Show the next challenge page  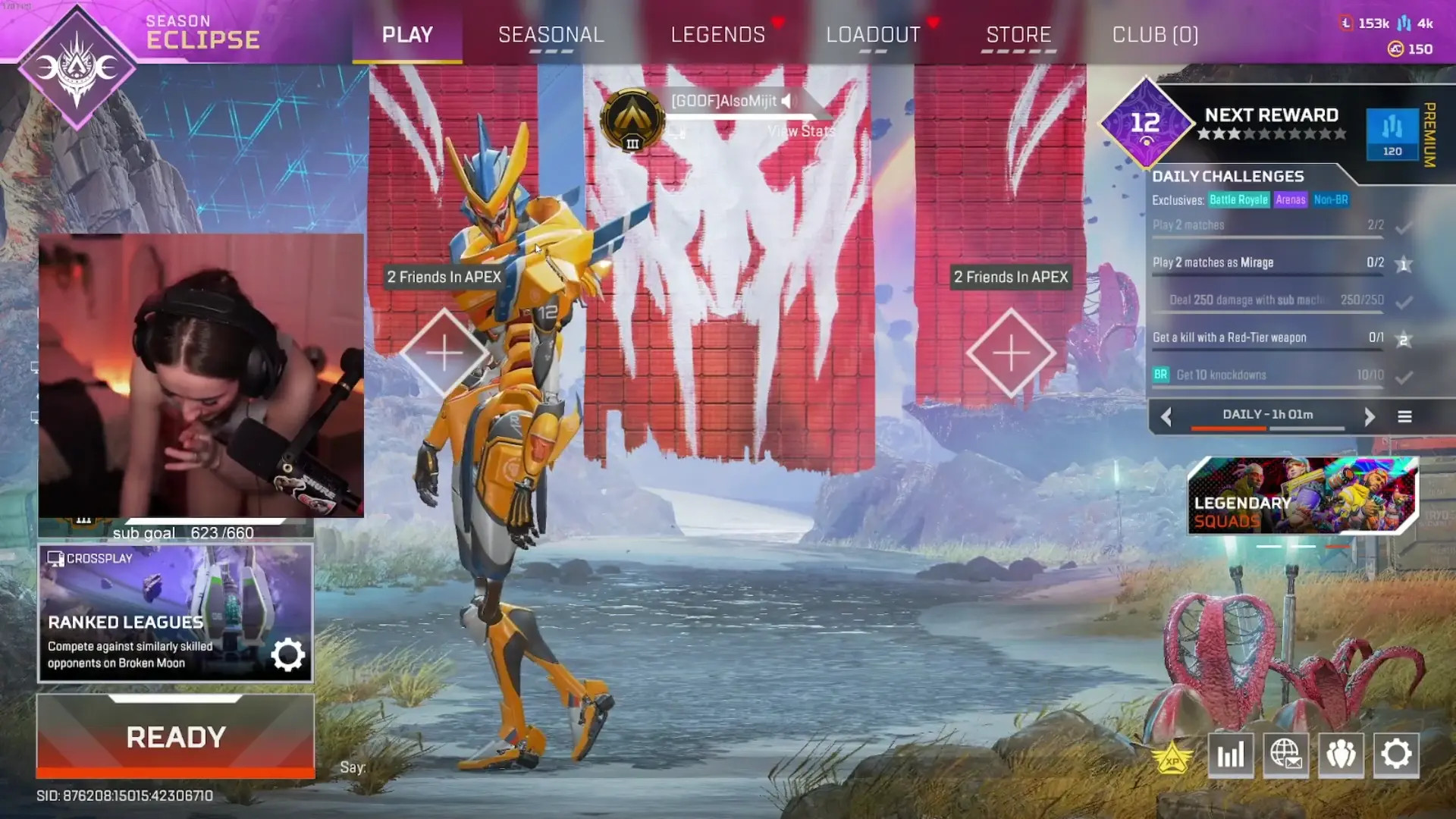pyautogui.click(x=1370, y=416)
